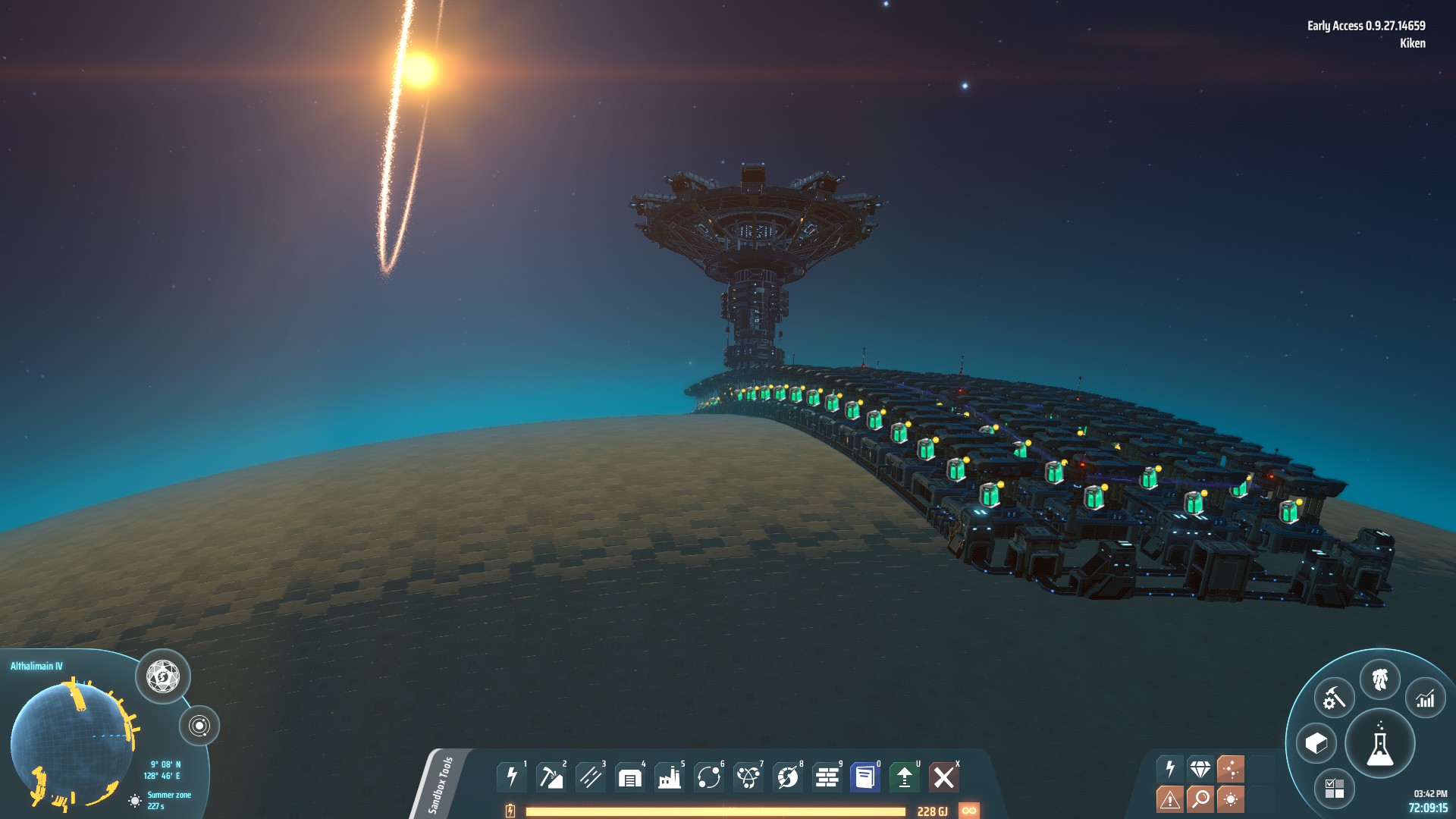Activate the green upgrade arrow tool

pos(905,777)
